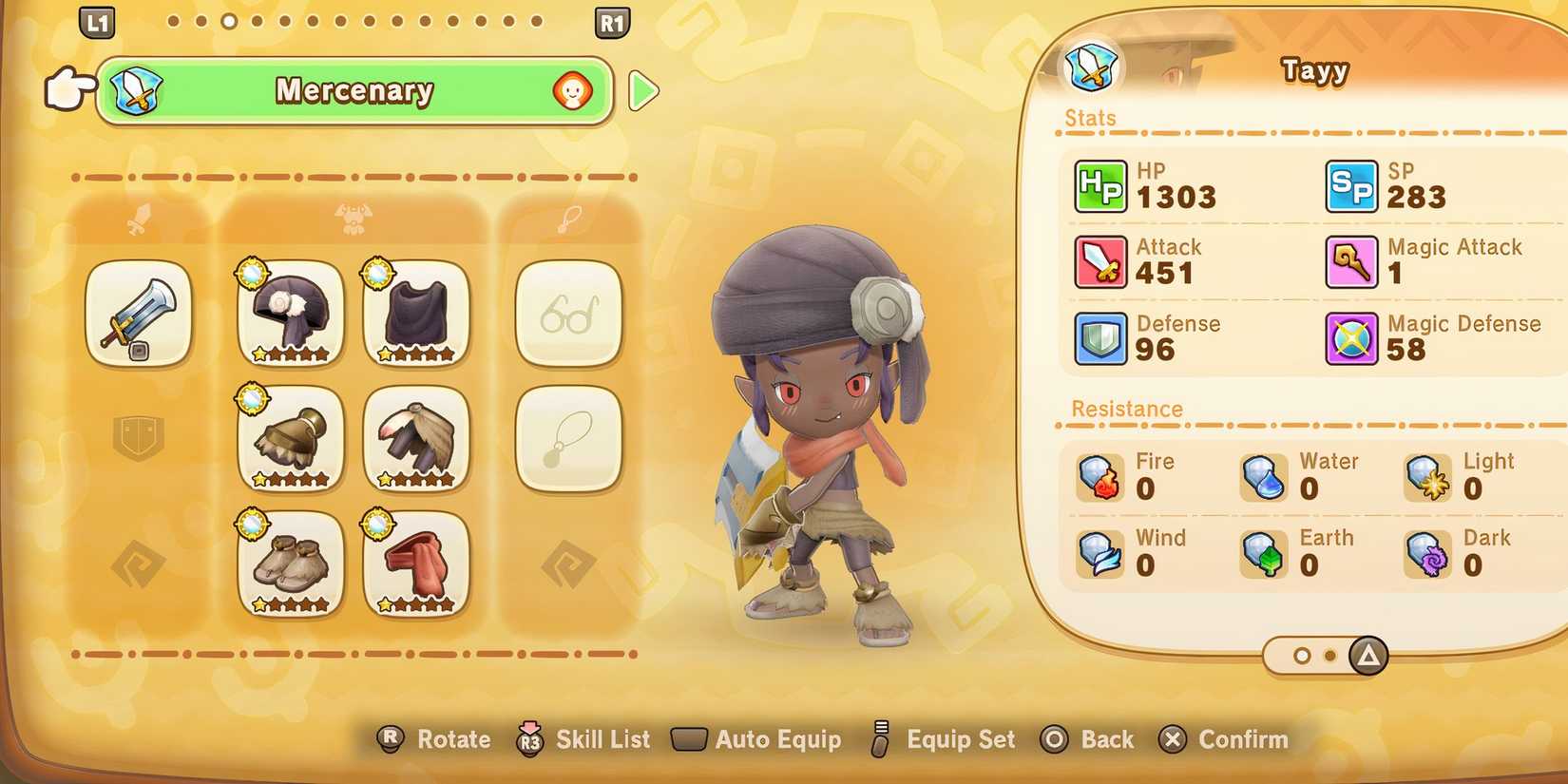The width and height of the screenshot is (1568, 784).
Task: Click the HP stat icon
Action: point(1100,185)
